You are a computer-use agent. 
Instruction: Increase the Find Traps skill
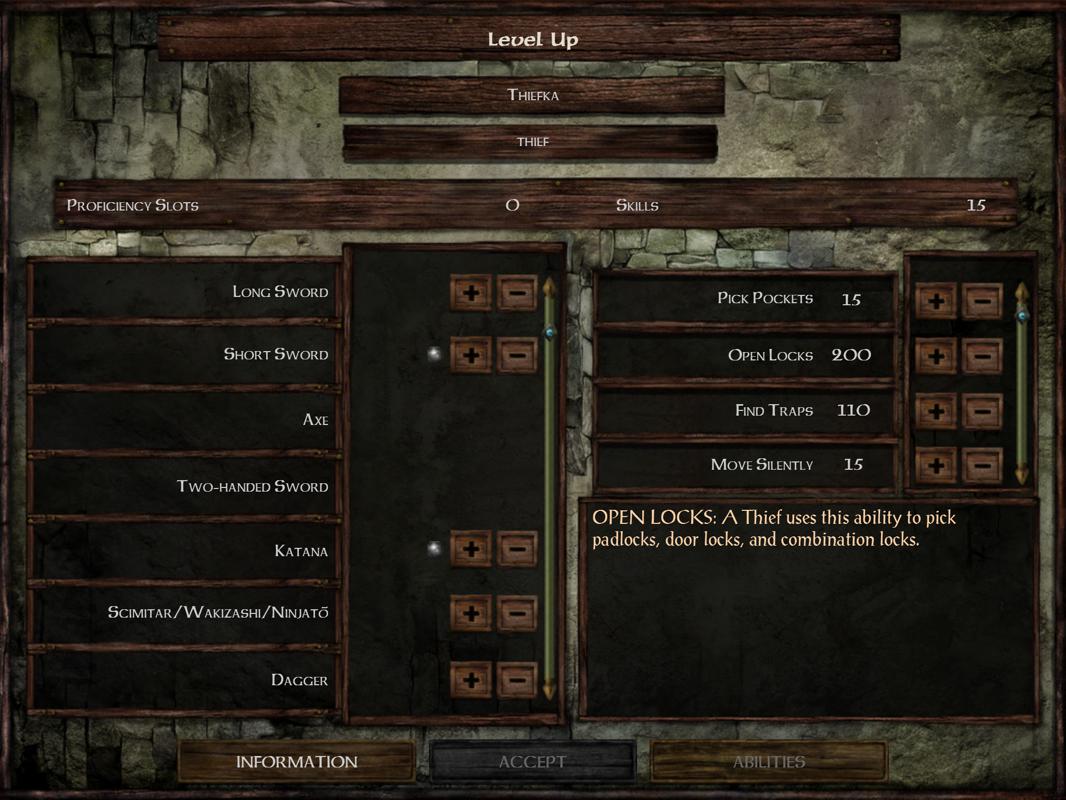tap(936, 411)
